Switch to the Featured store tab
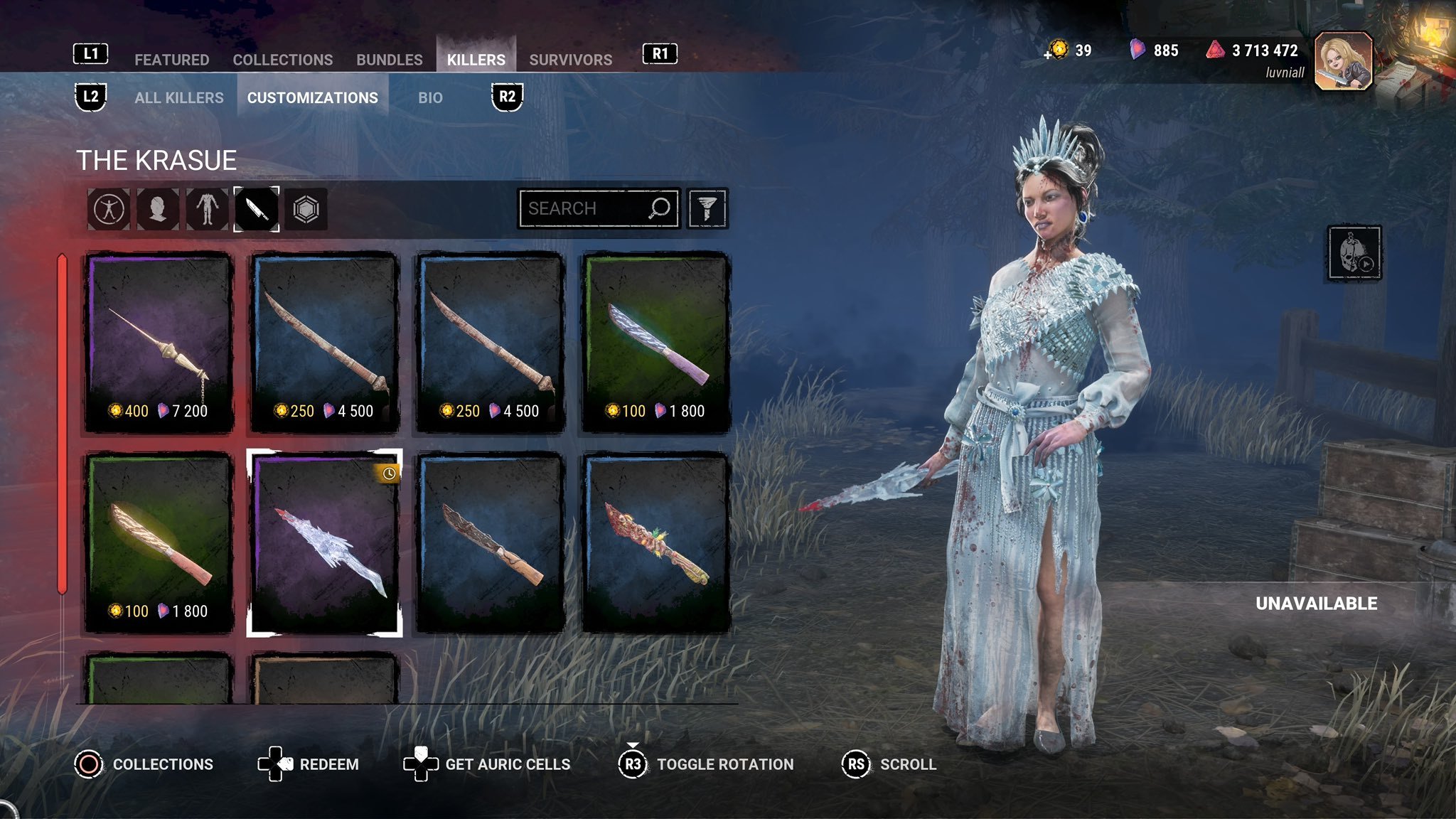This screenshot has width=1456, height=819. (x=171, y=60)
